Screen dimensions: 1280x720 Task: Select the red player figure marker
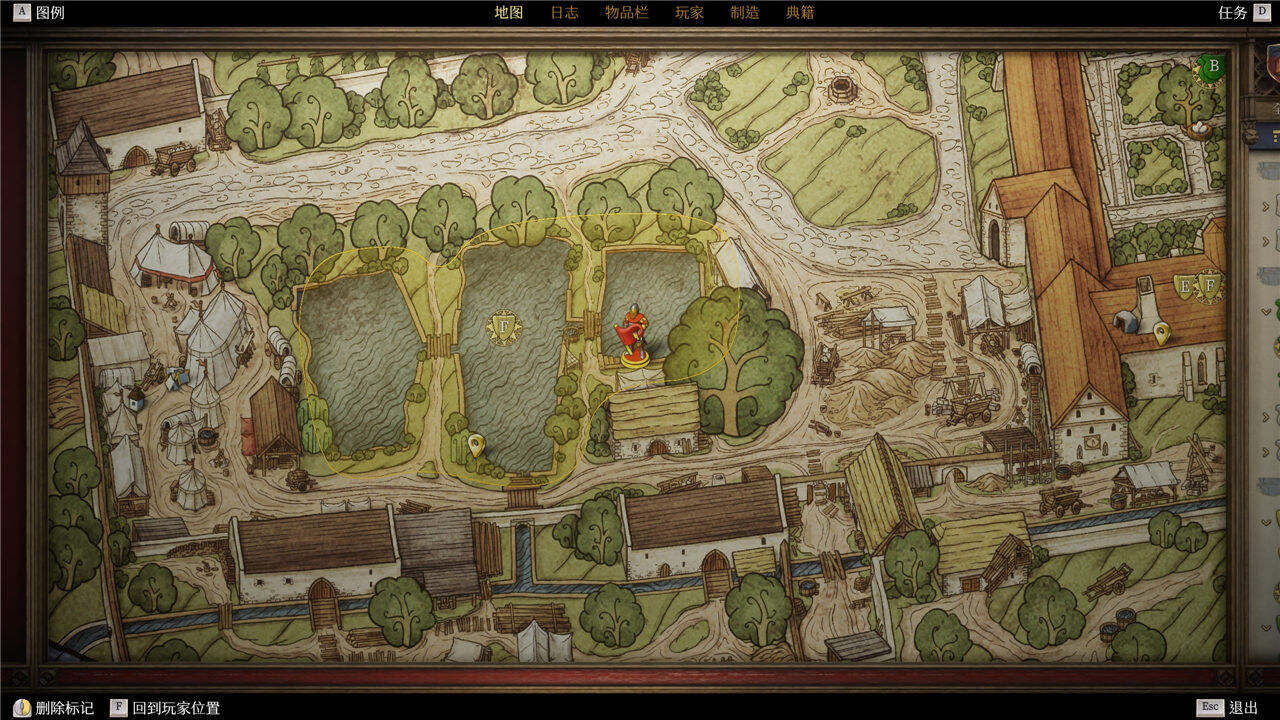pos(632,333)
